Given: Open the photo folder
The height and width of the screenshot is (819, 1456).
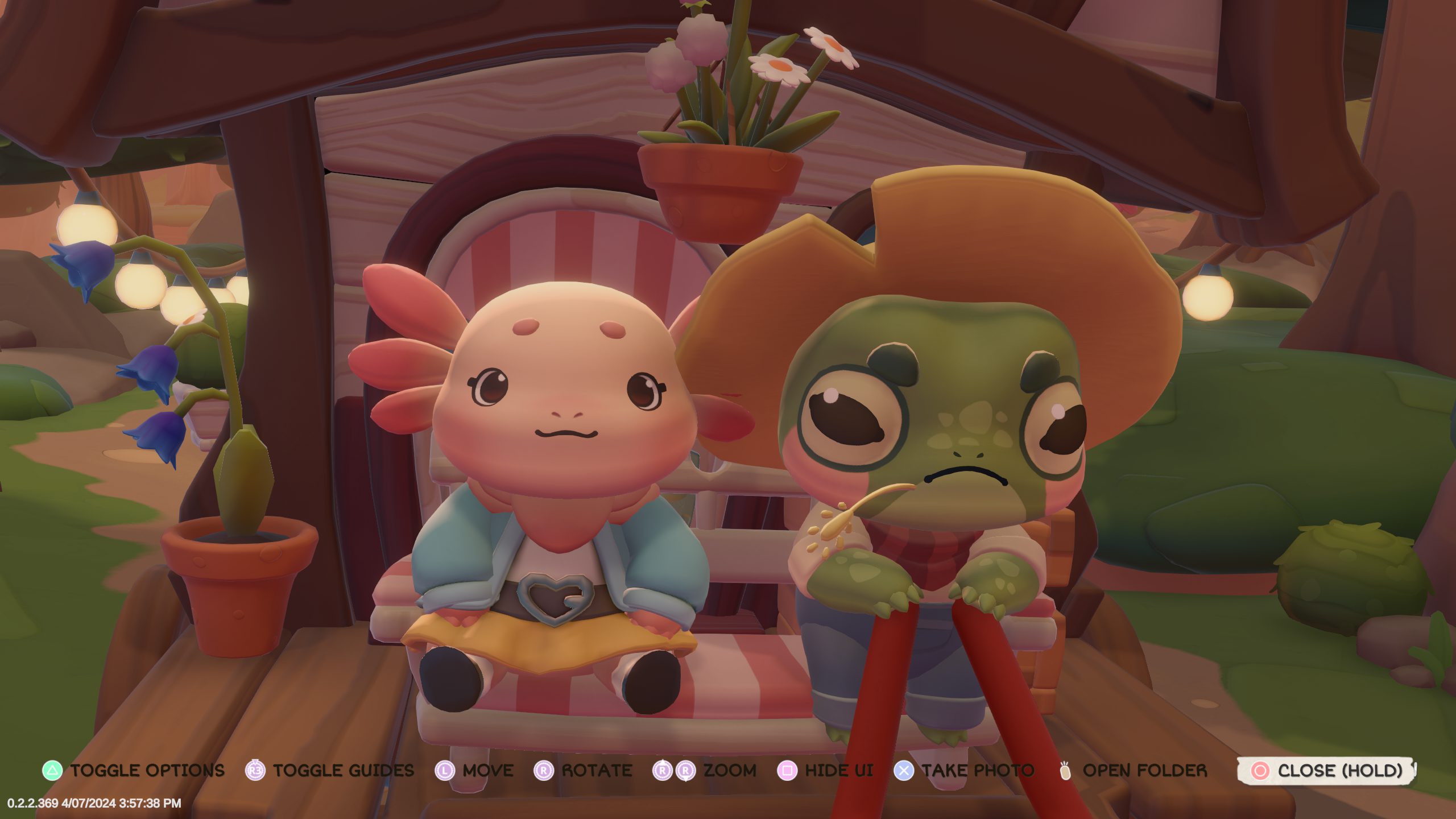Looking at the screenshot, I should coord(1133,771).
